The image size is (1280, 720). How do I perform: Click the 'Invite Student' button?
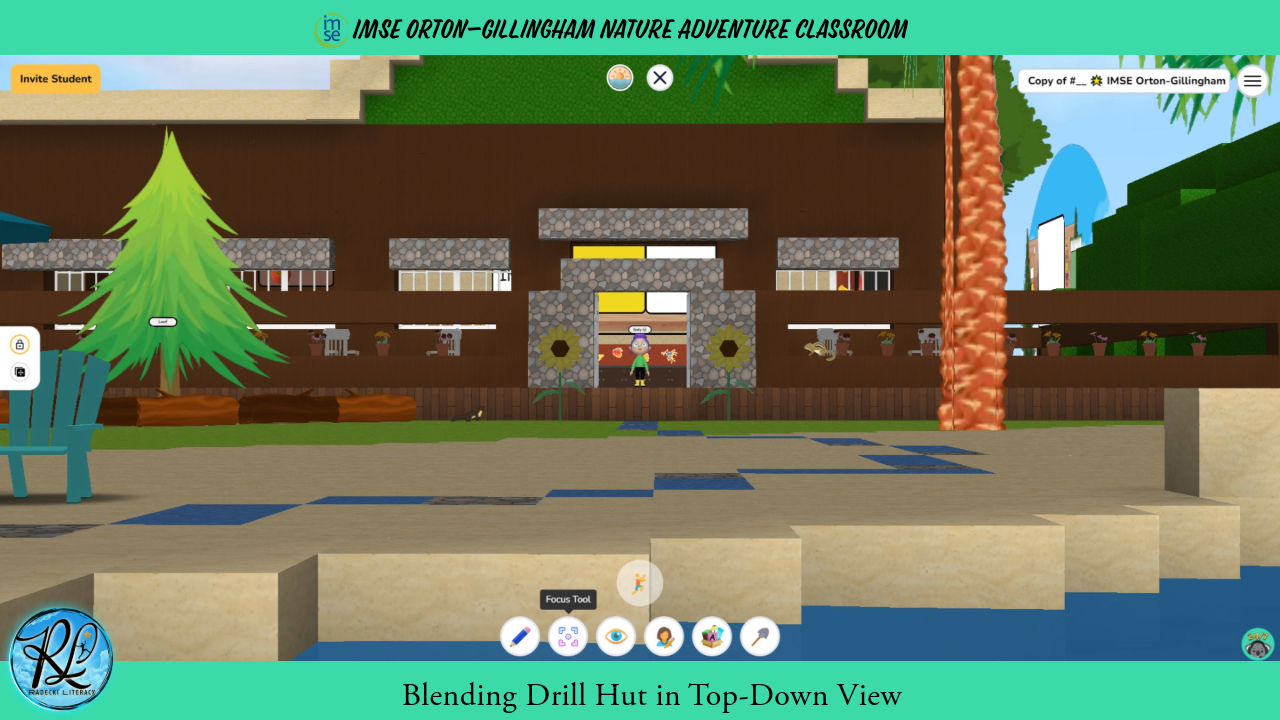[x=55, y=78]
